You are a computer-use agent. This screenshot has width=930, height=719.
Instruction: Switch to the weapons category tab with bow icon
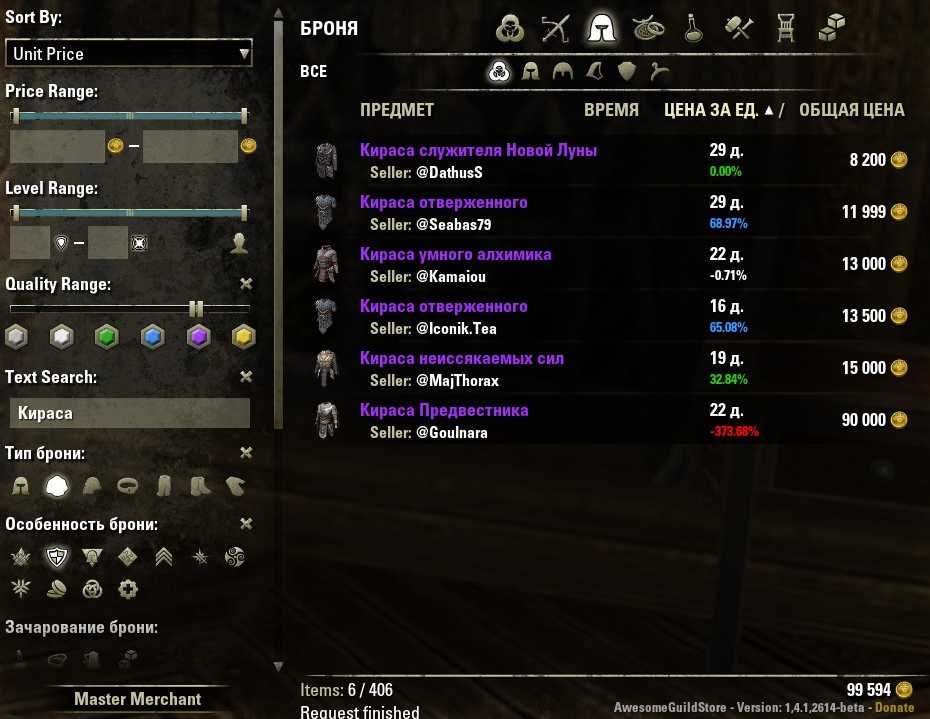(555, 29)
